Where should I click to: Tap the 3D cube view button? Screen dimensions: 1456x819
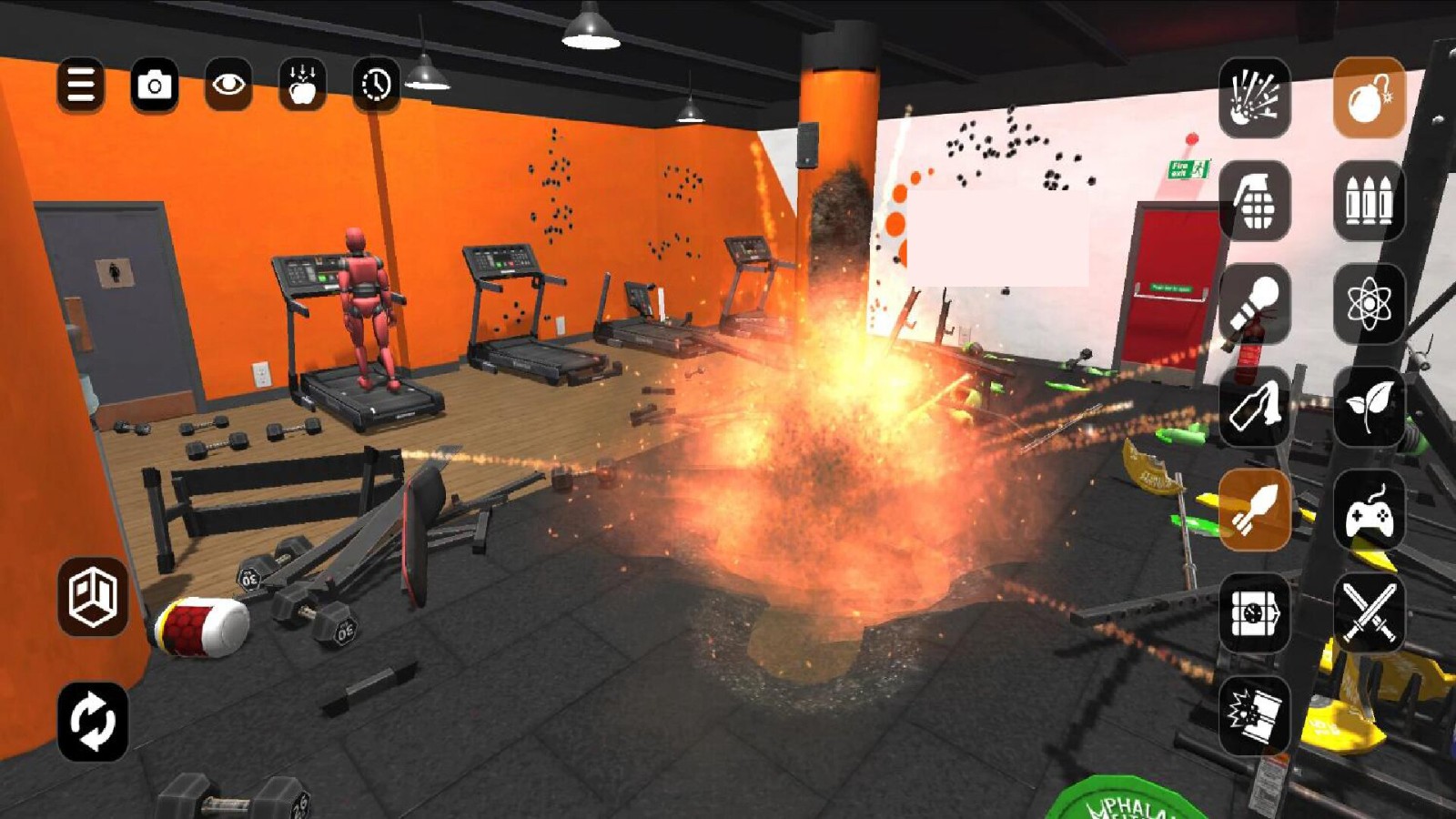point(93,597)
